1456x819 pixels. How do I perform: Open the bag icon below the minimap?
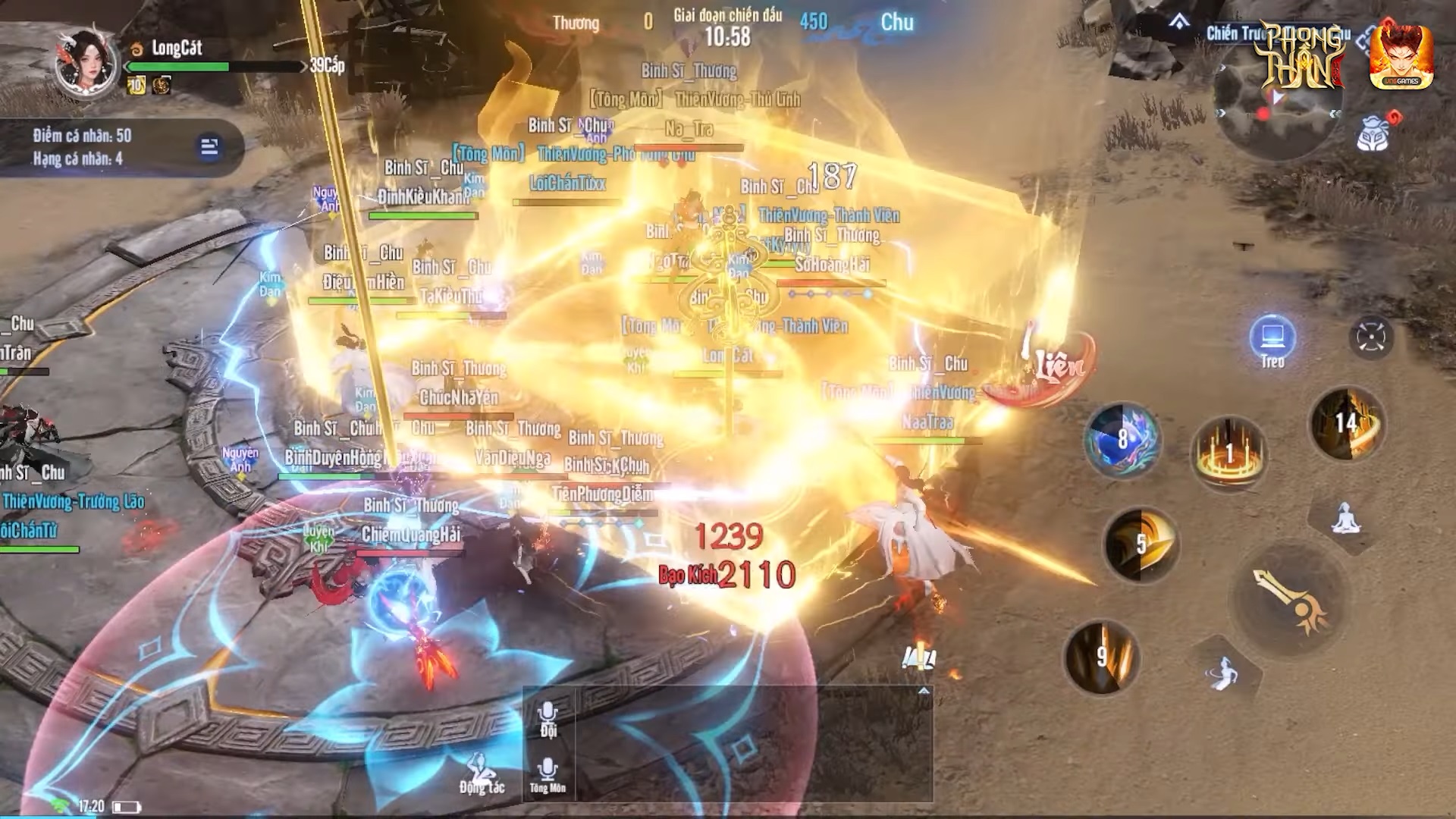1373,135
